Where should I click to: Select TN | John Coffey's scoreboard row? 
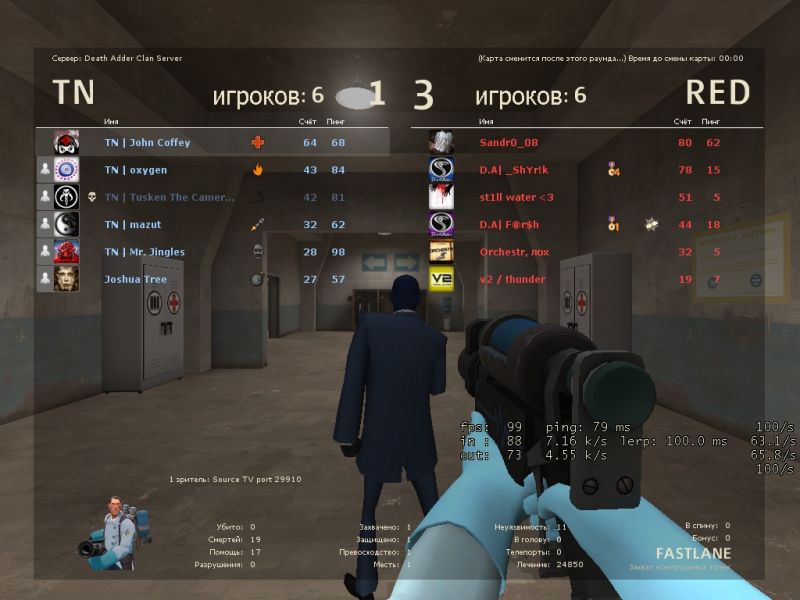click(x=147, y=142)
